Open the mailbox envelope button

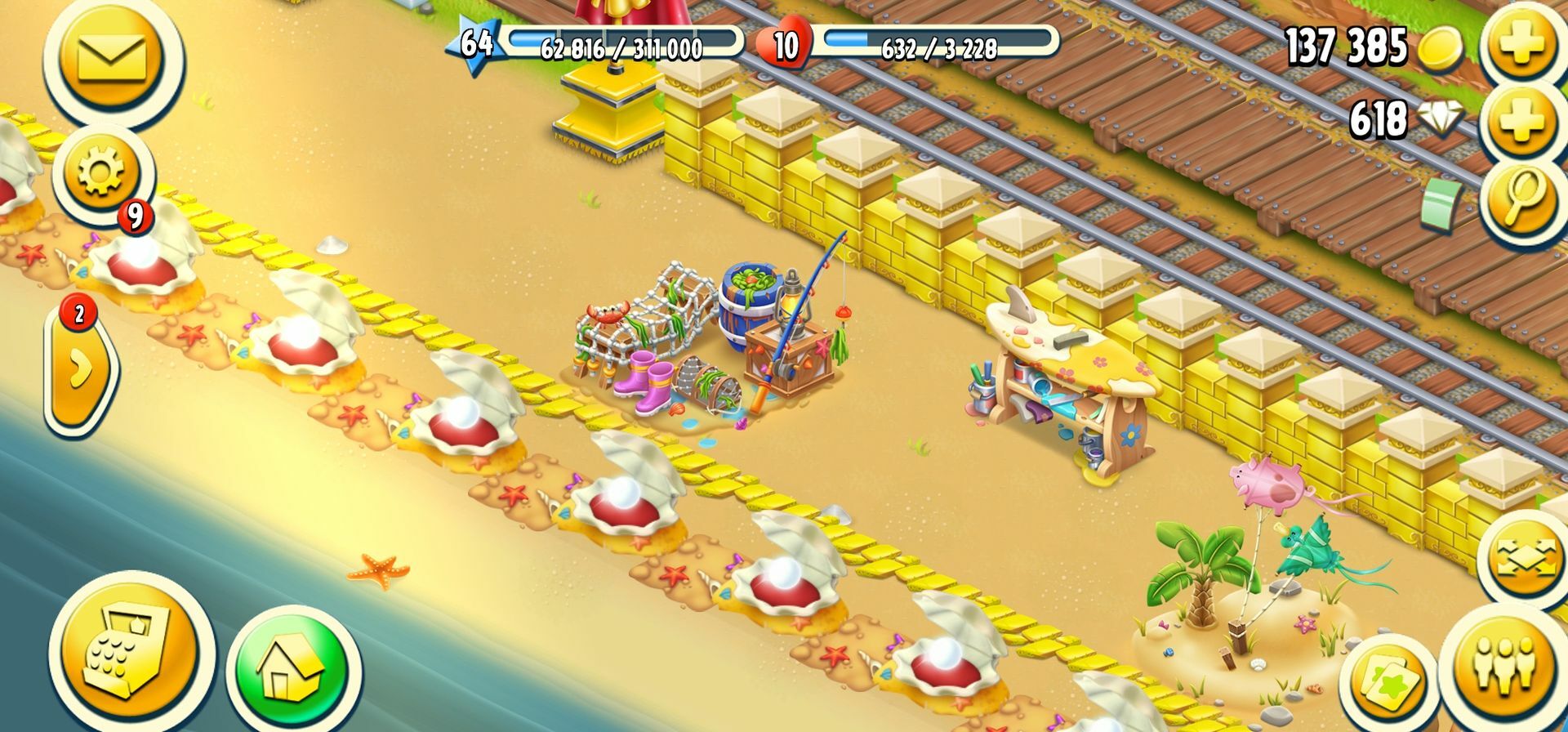point(112,58)
